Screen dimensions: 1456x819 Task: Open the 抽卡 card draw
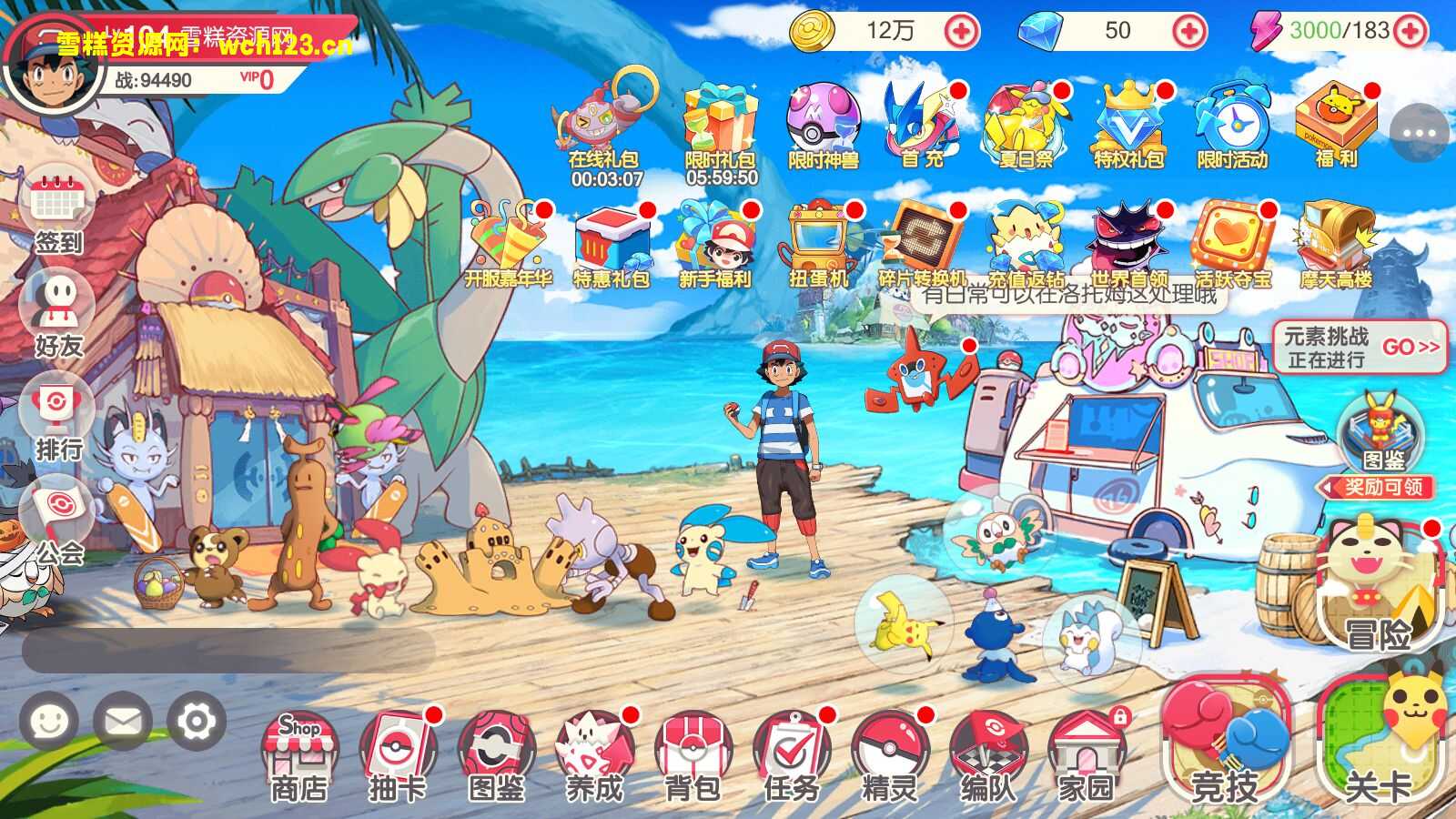(x=398, y=755)
